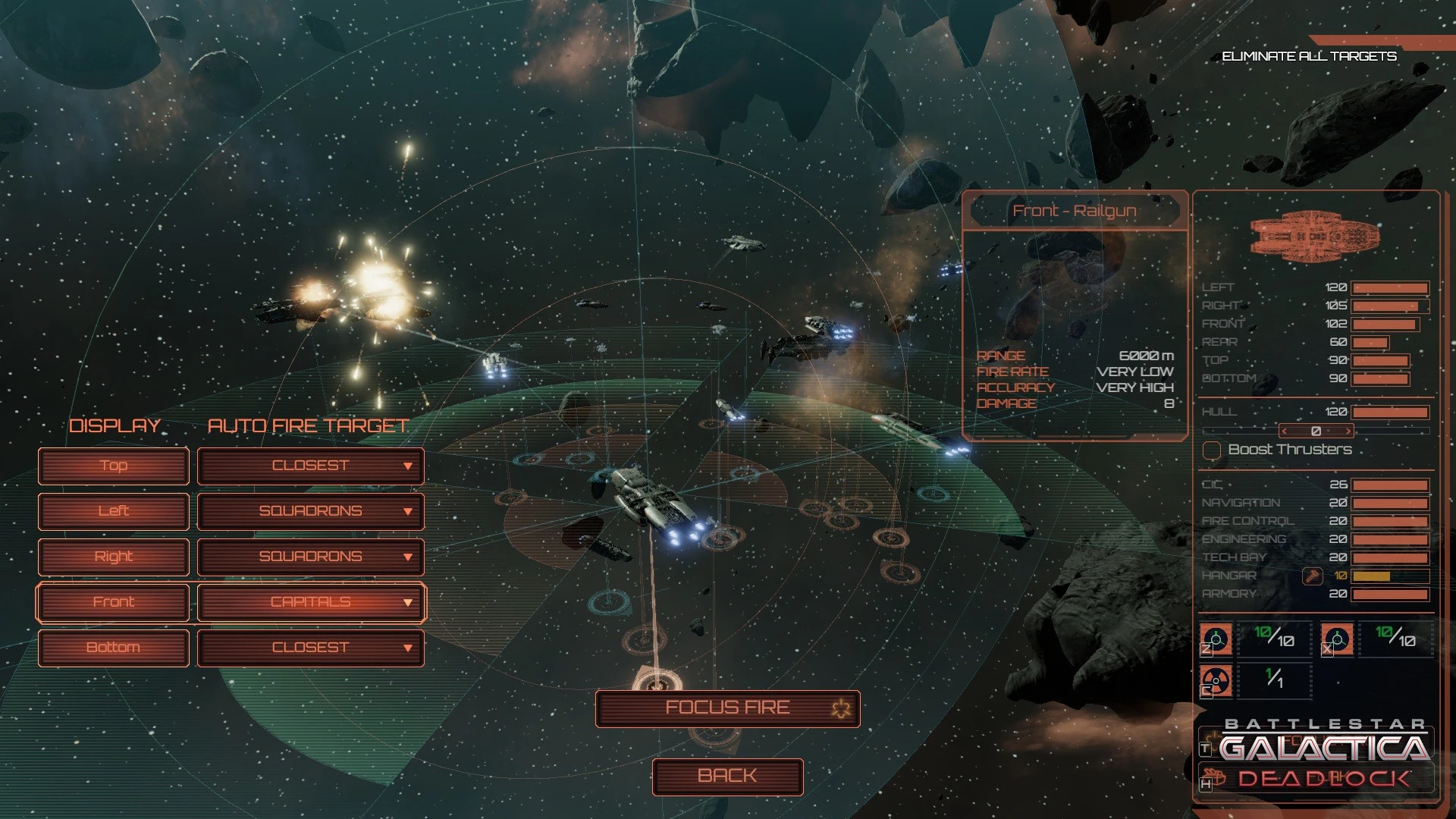Viewport: 1456px width, 819px height.
Task: Select the Front display button
Action: coord(114,602)
